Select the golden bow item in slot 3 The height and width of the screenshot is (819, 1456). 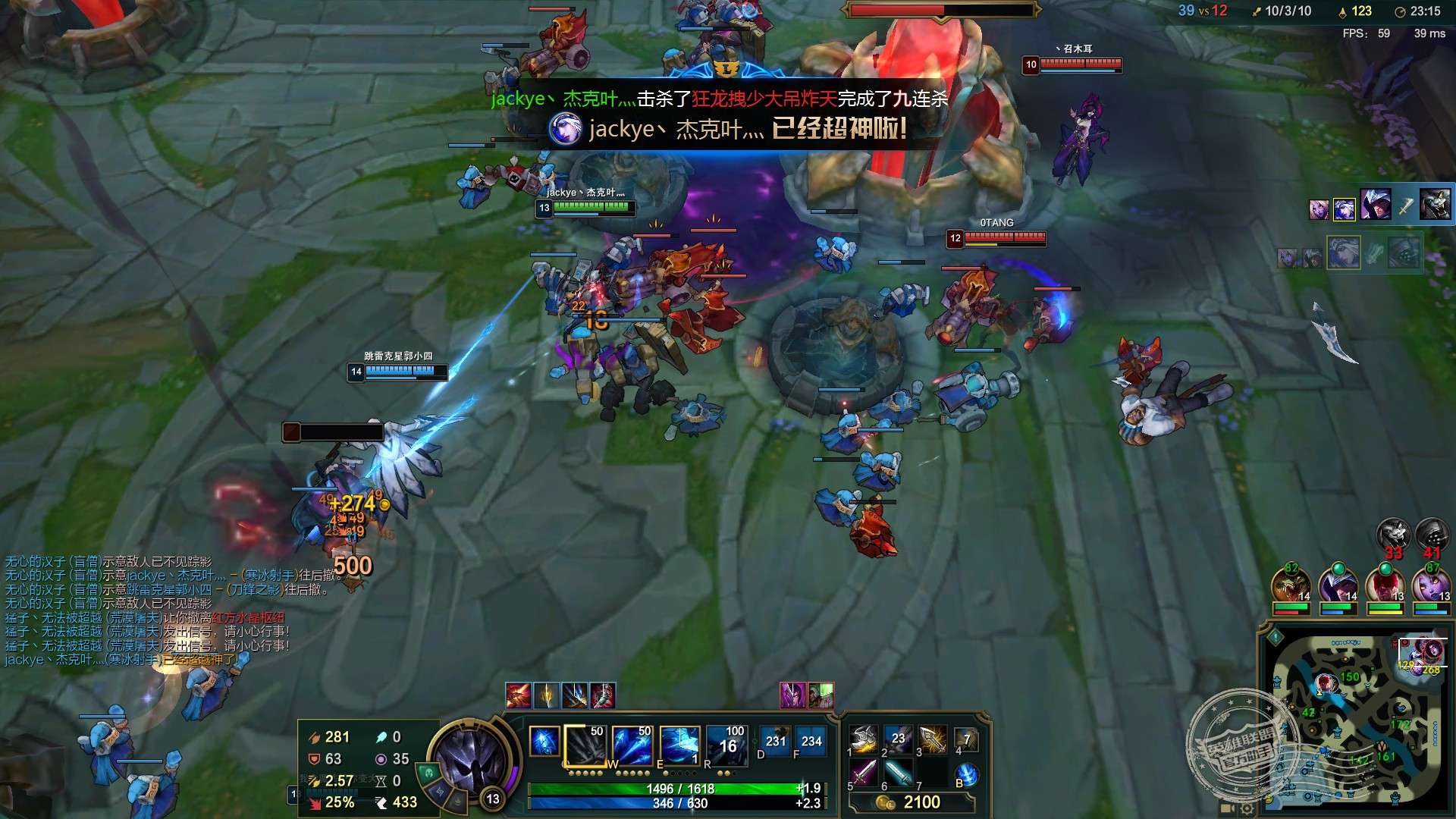point(933,739)
